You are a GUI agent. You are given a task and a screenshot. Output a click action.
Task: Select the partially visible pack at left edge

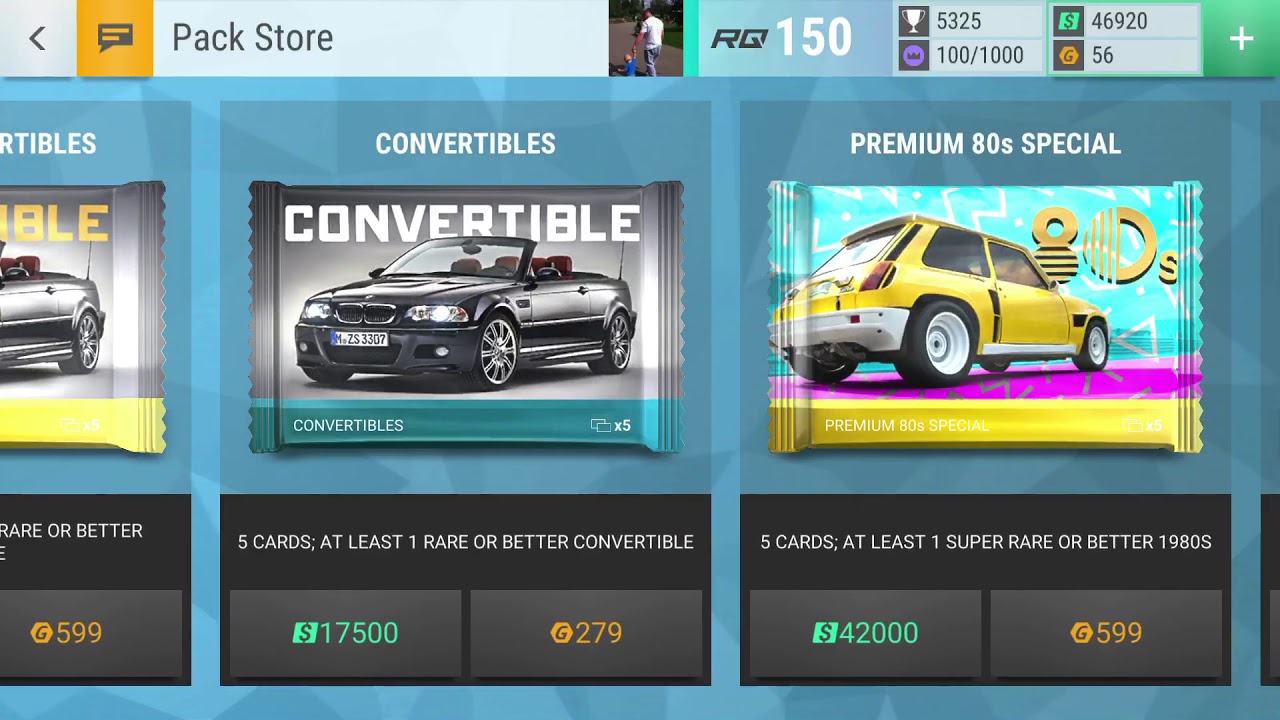[82, 317]
